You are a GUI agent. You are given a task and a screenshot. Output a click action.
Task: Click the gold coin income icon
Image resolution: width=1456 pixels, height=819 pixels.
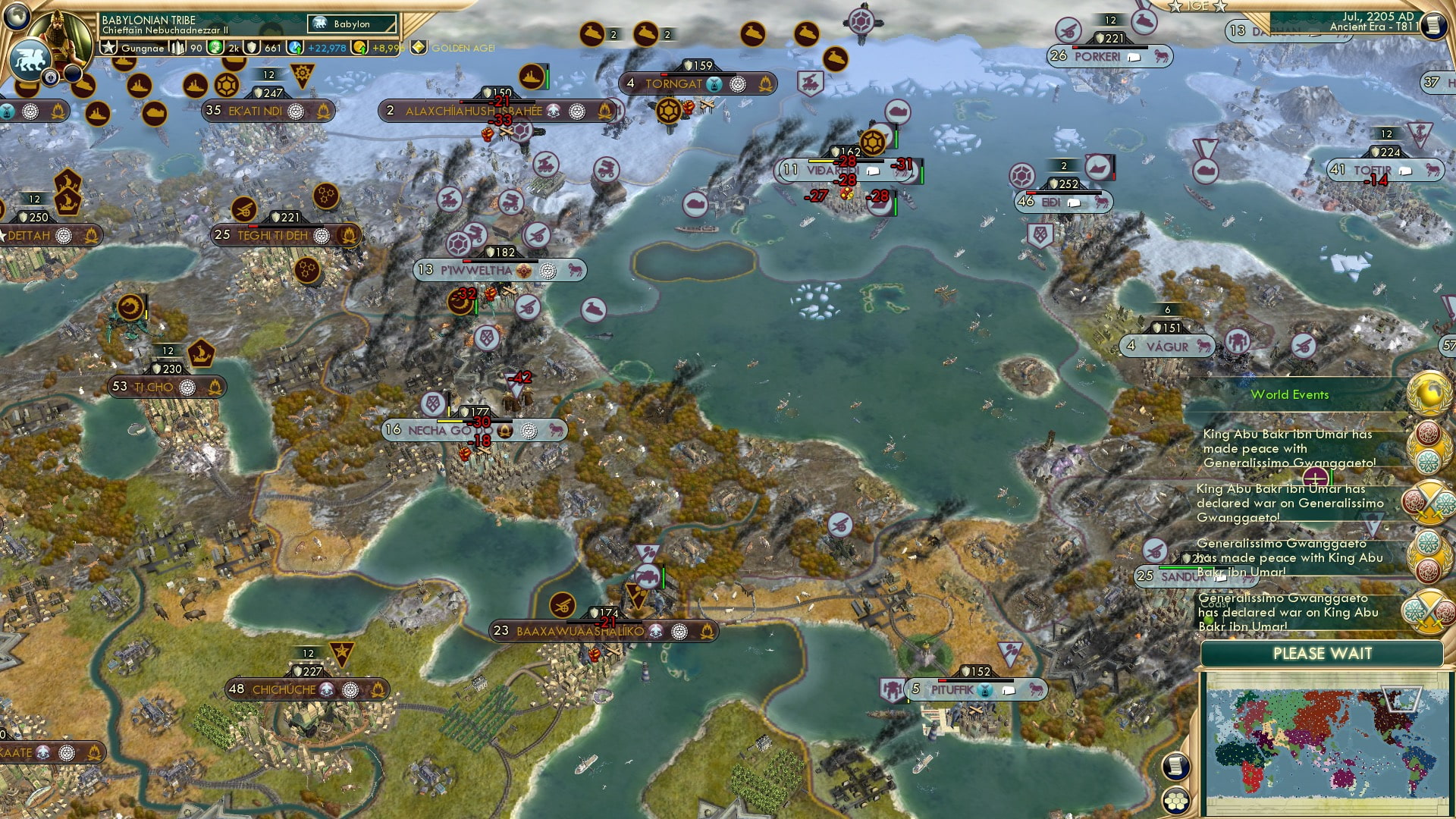pos(359,49)
